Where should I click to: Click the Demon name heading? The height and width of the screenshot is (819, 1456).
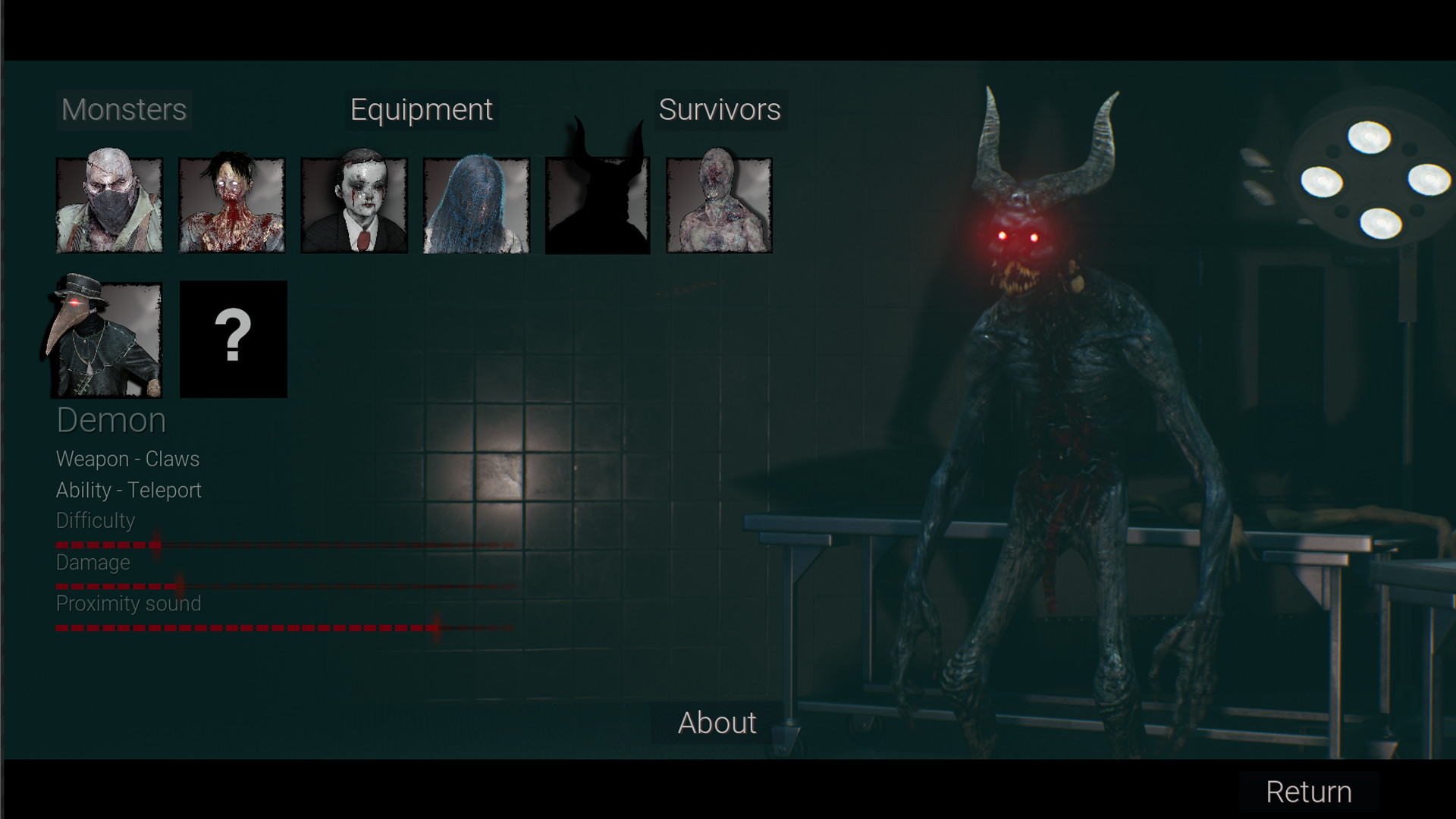tap(111, 419)
